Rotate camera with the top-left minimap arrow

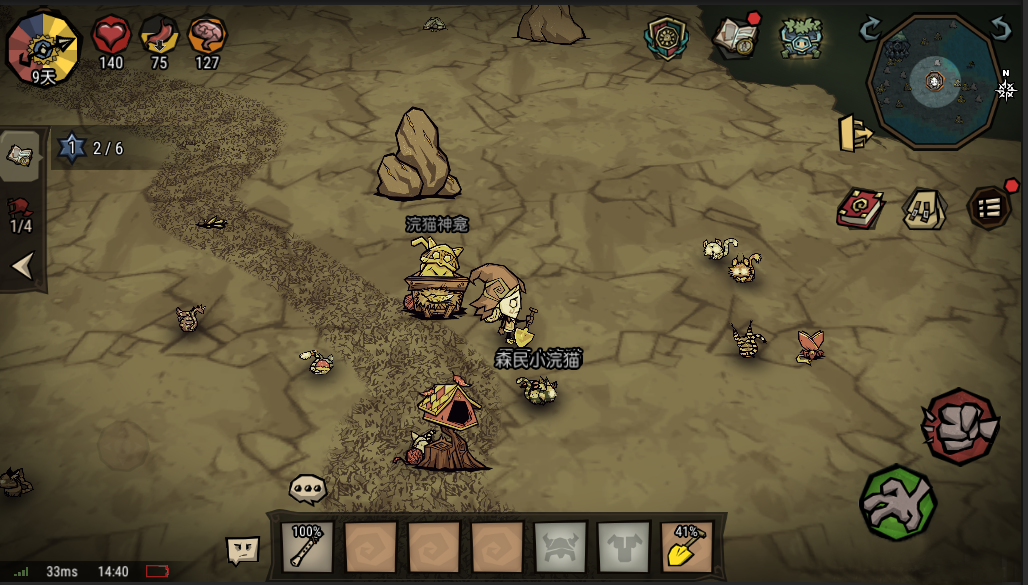pyautogui.click(x=870, y=27)
